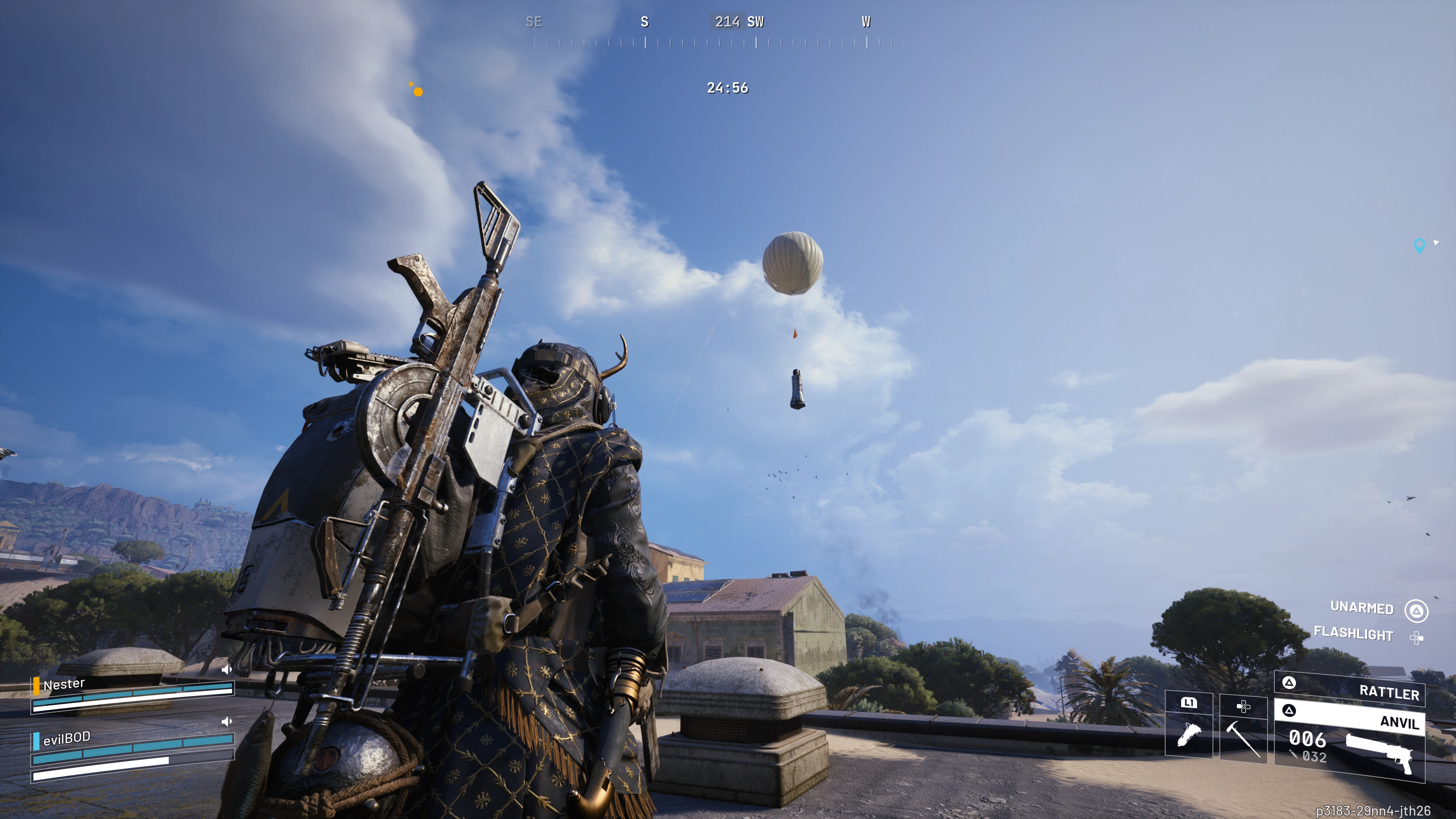Image resolution: width=1456 pixels, height=819 pixels.
Task: Toggle Nester's voice speaker icon
Action: [227, 670]
